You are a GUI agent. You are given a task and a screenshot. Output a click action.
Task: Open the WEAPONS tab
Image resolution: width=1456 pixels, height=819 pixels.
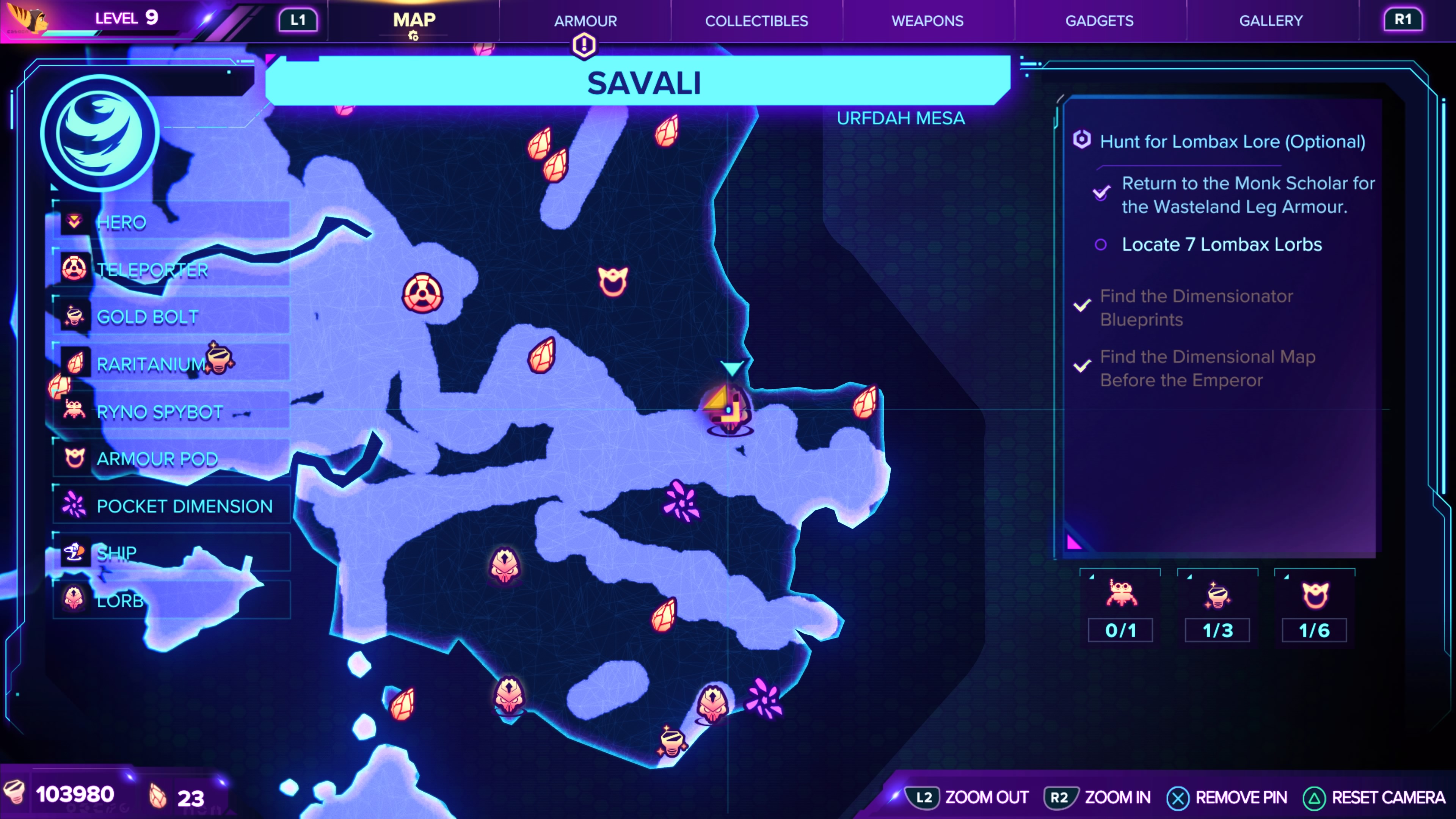click(x=927, y=21)
